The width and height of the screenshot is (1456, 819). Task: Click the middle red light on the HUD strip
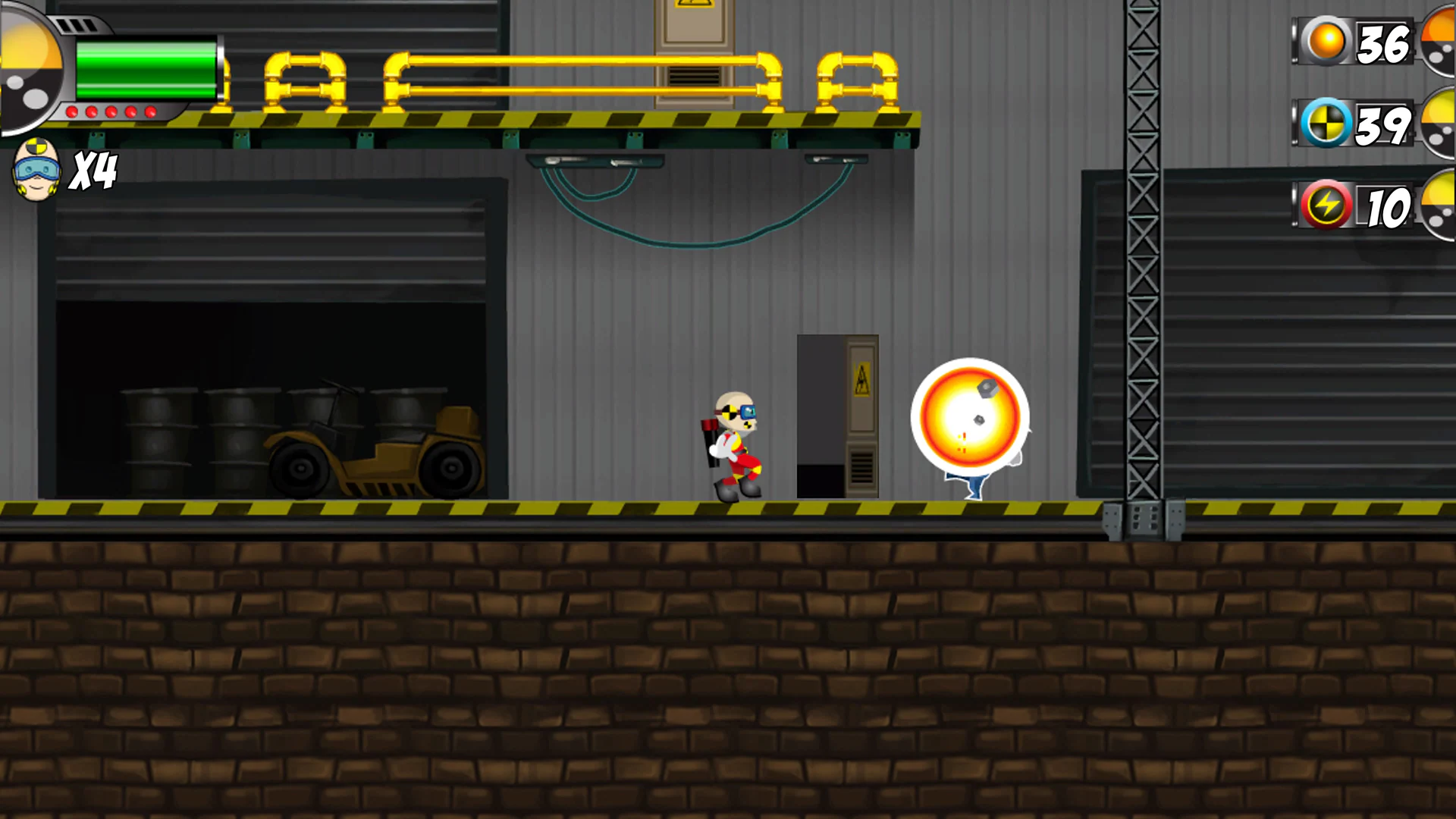coord(110,113)
